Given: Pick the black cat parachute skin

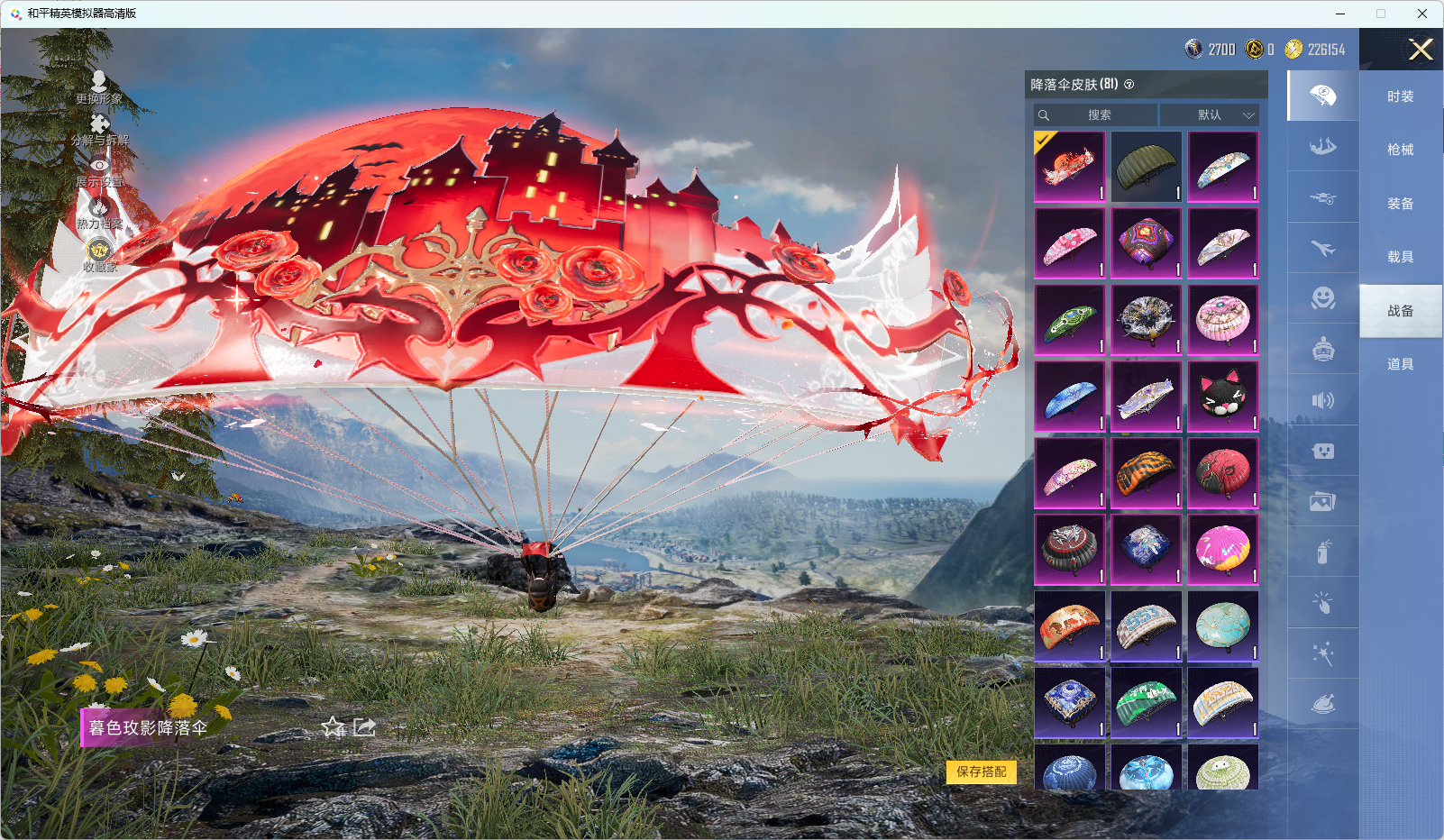Looking at the screenshot, I should 1222,397.
